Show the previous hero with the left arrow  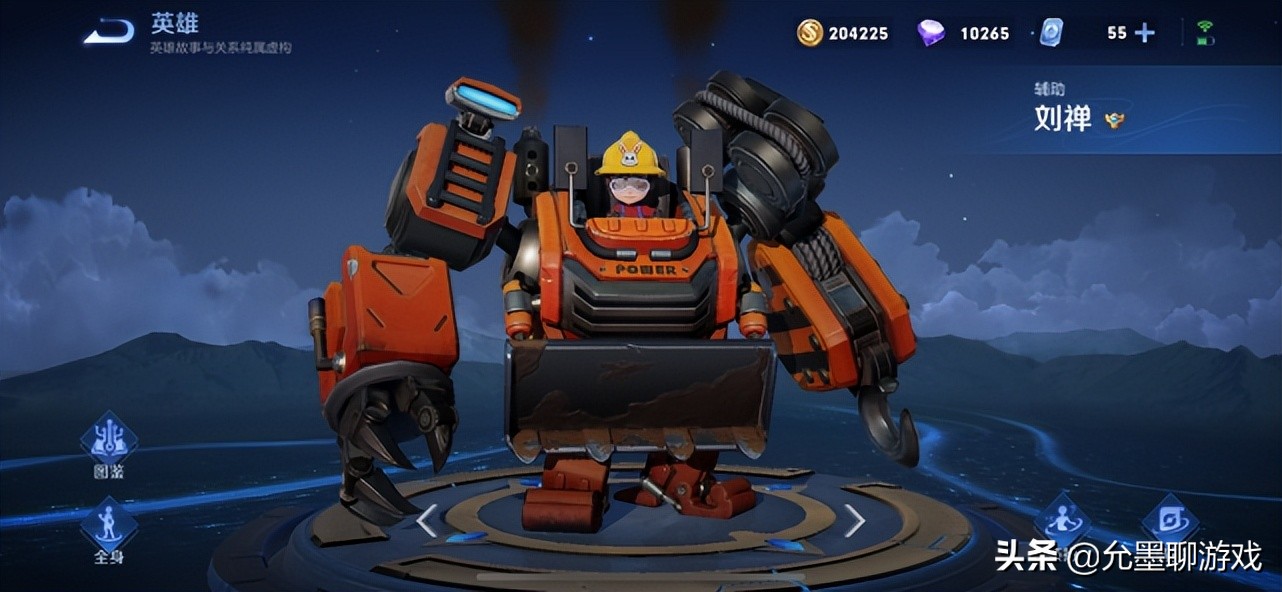427,520
